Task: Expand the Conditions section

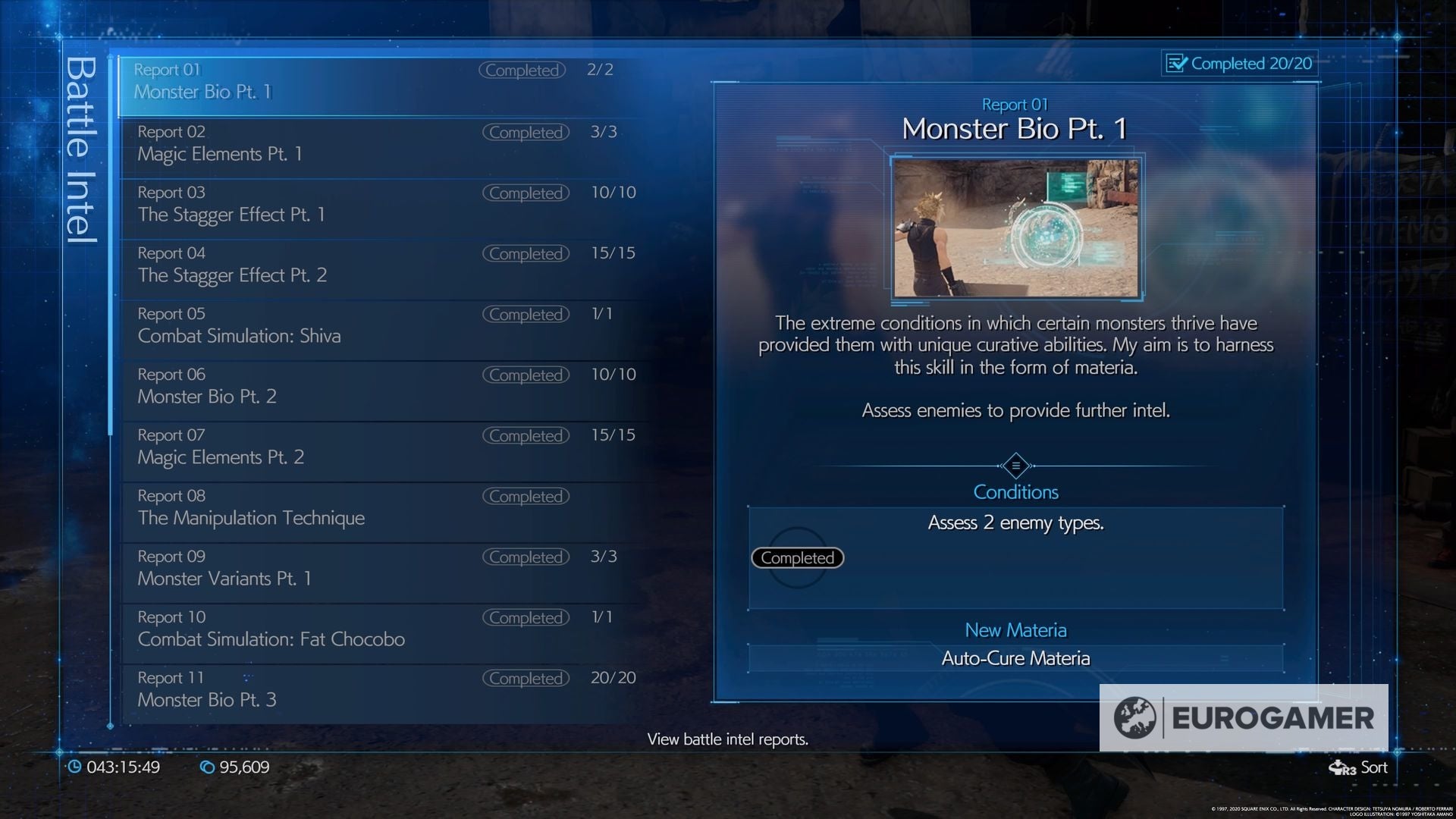Action: [x=1016, y=491]
